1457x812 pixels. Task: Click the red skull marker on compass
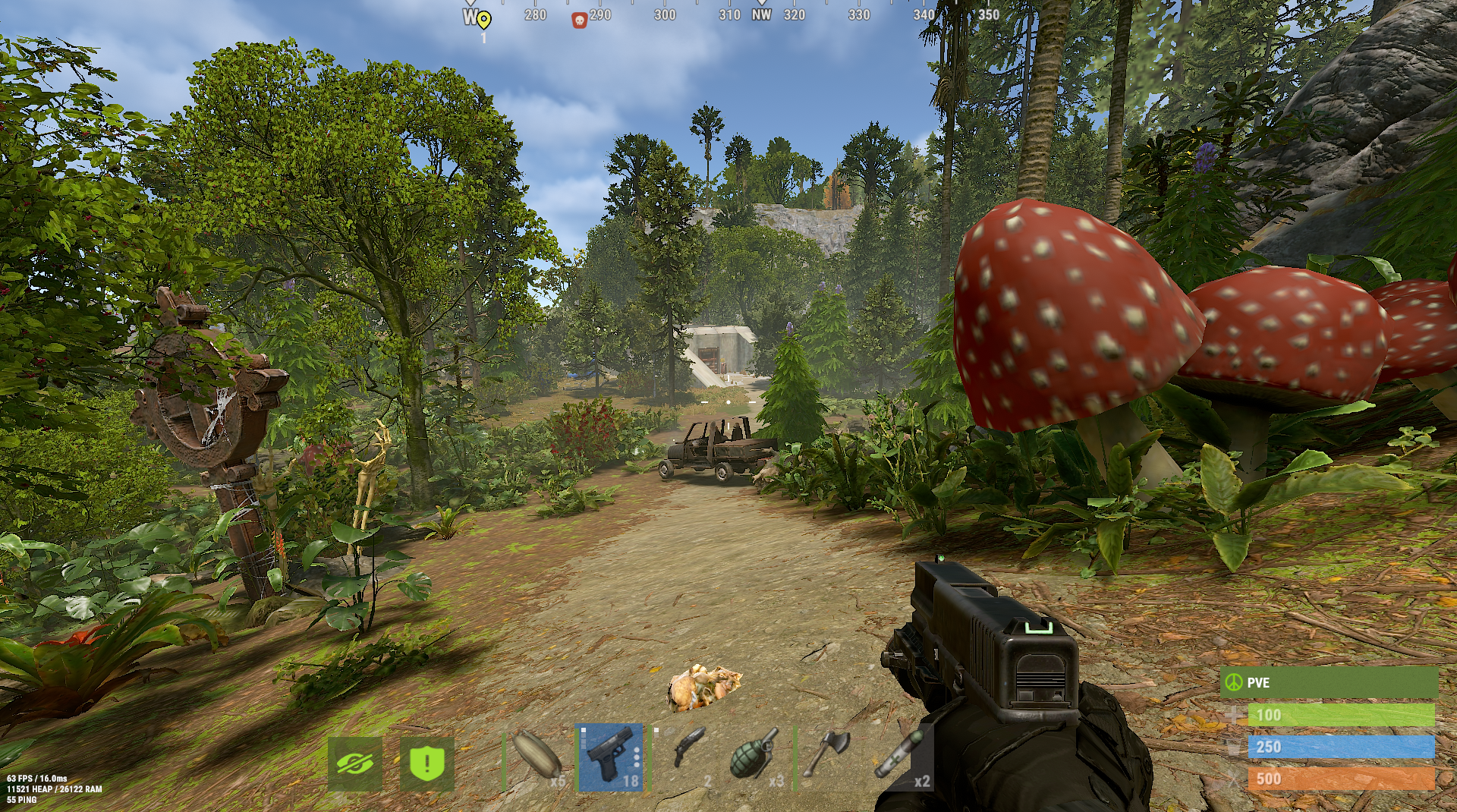(x=579, y=20)
